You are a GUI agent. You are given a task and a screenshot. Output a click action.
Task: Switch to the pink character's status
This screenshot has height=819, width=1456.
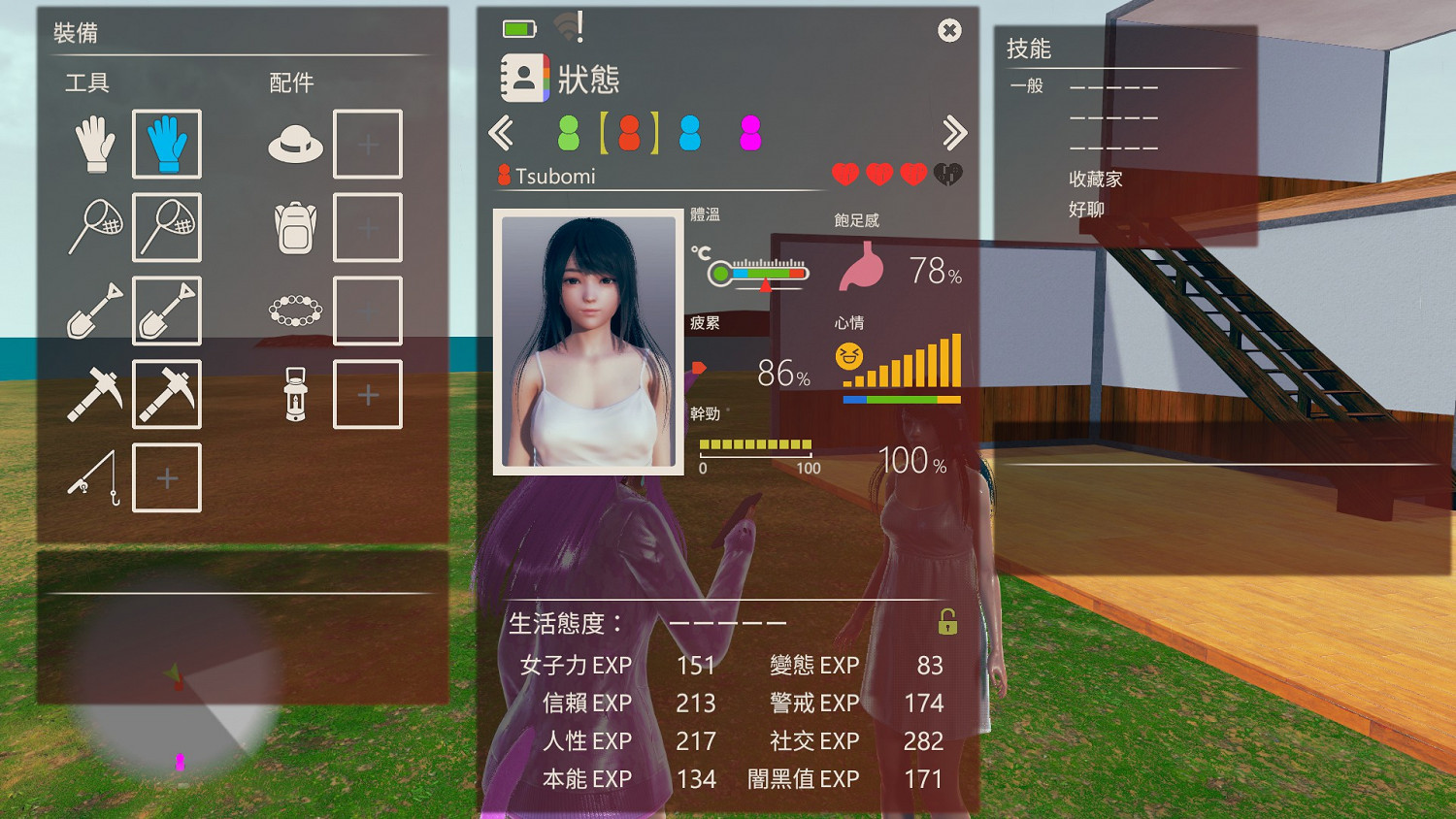(749, 133)
